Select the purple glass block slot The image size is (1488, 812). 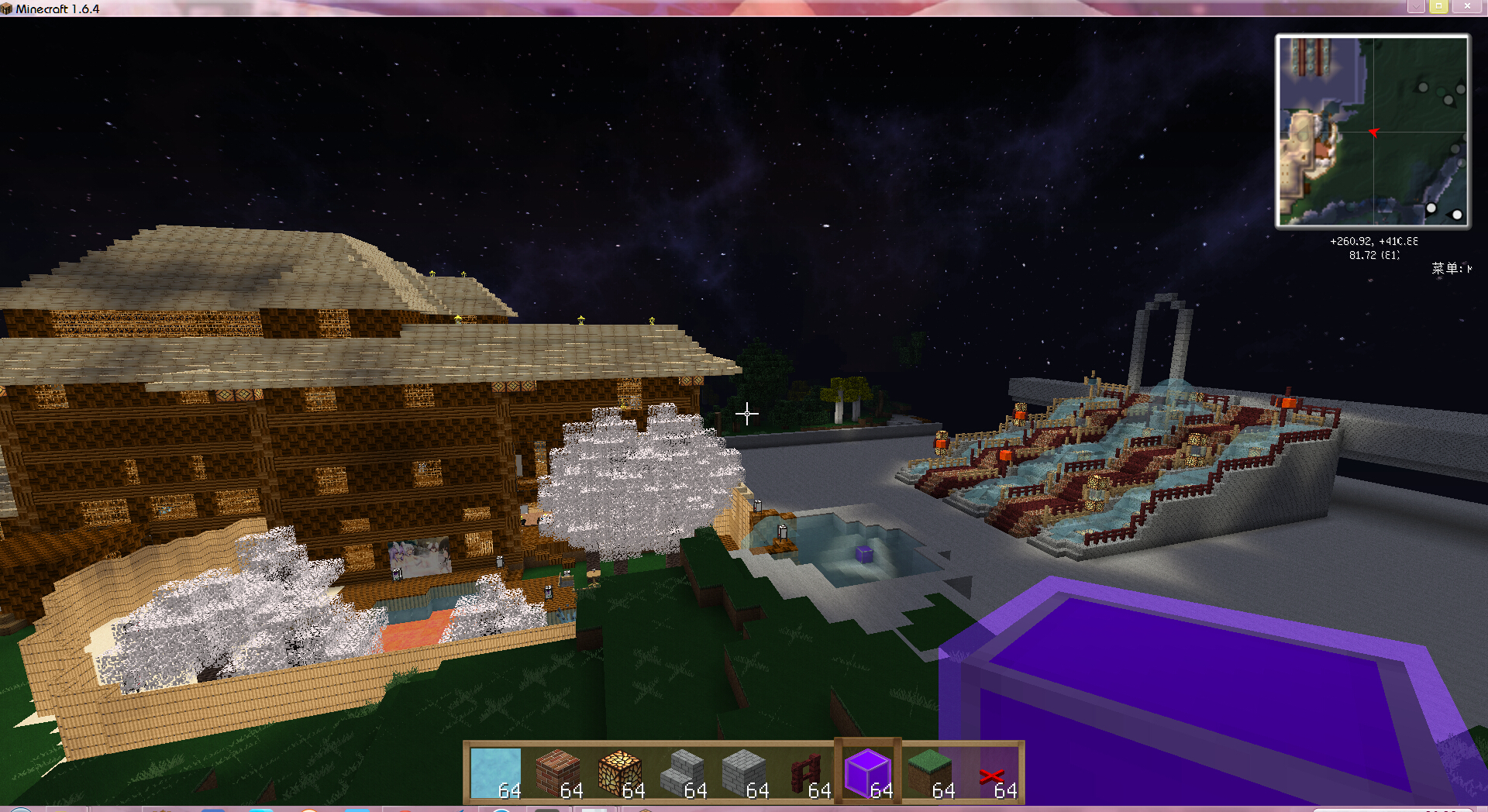[x=868, y=772]
